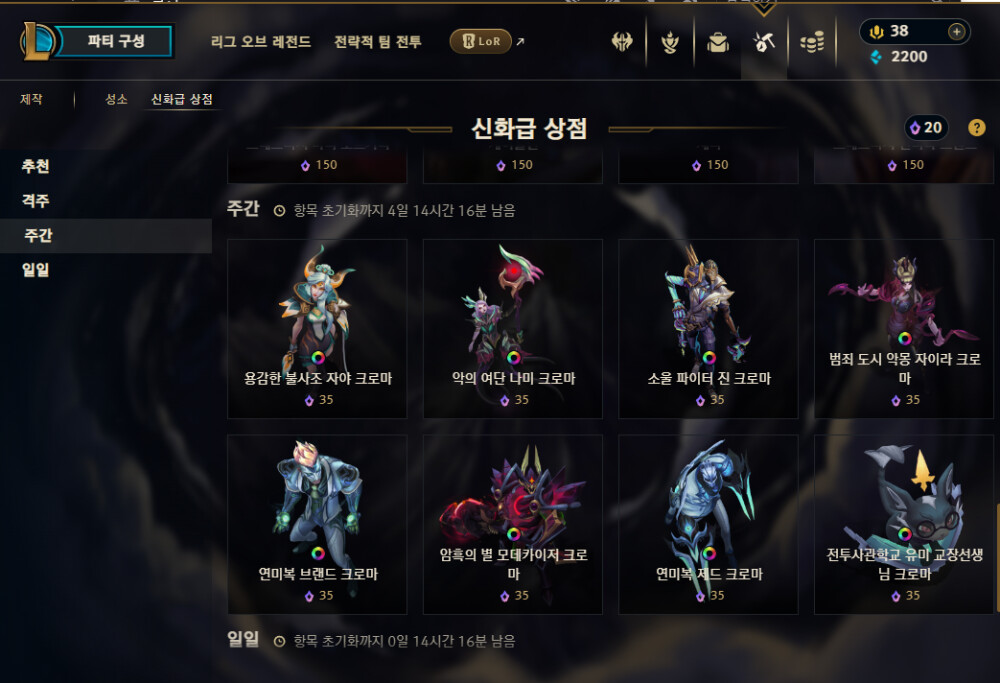Switch to the 성소 tab

point(116,100)
